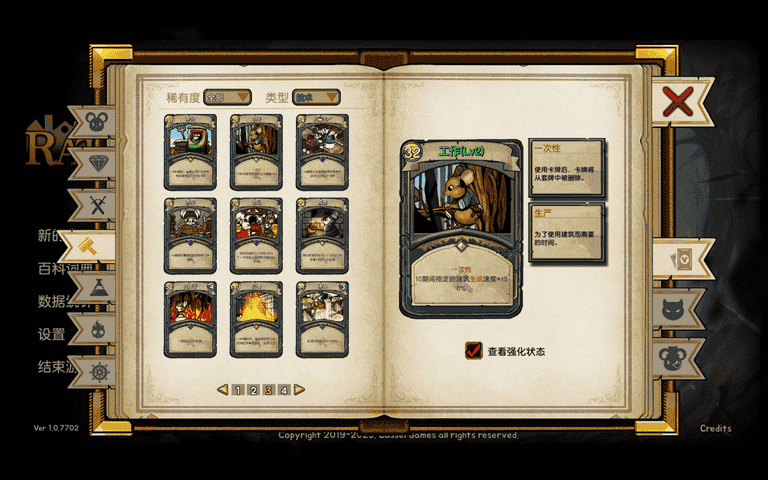The width and height of the screenshot is (768, 480).
Task: Go to card page 2
Action: coord(253,390)
